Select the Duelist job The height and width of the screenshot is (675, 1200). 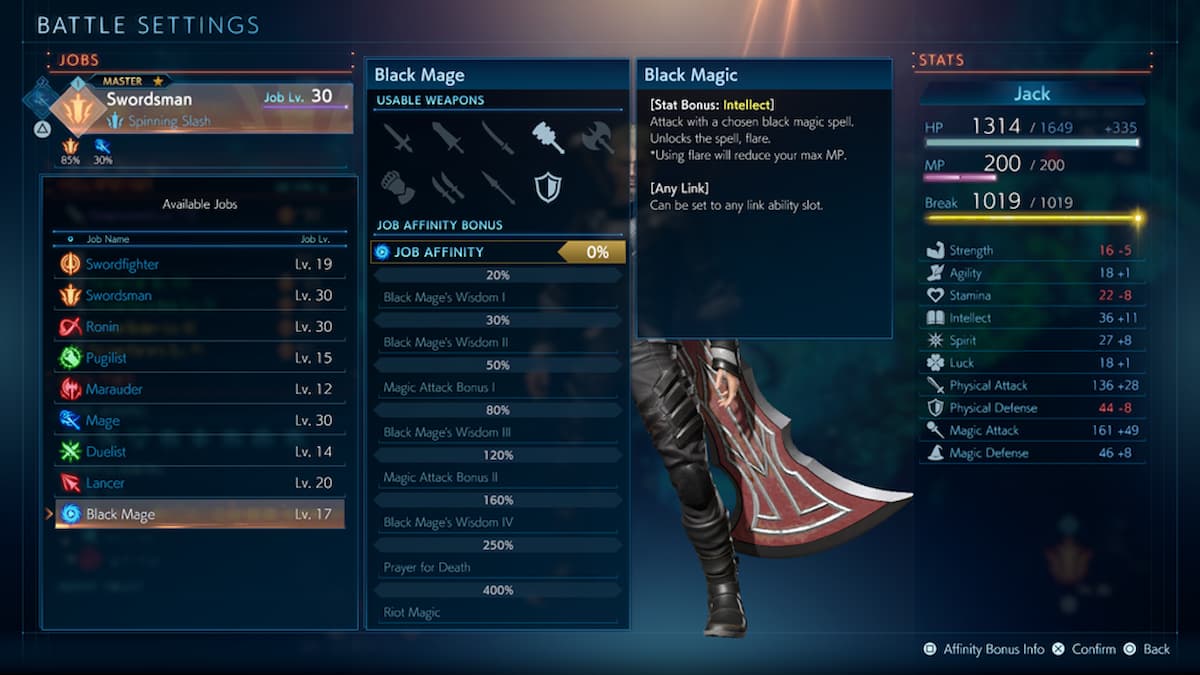(199, 452)
